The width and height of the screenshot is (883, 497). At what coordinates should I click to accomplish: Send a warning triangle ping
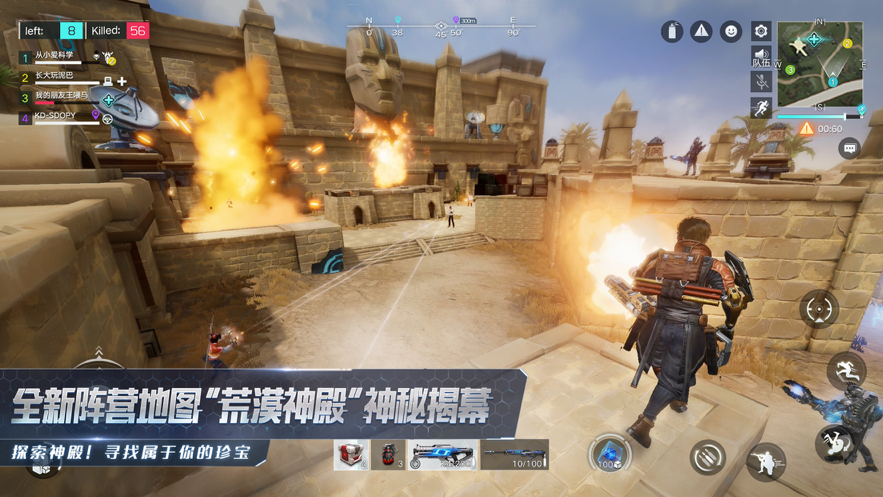702,32
